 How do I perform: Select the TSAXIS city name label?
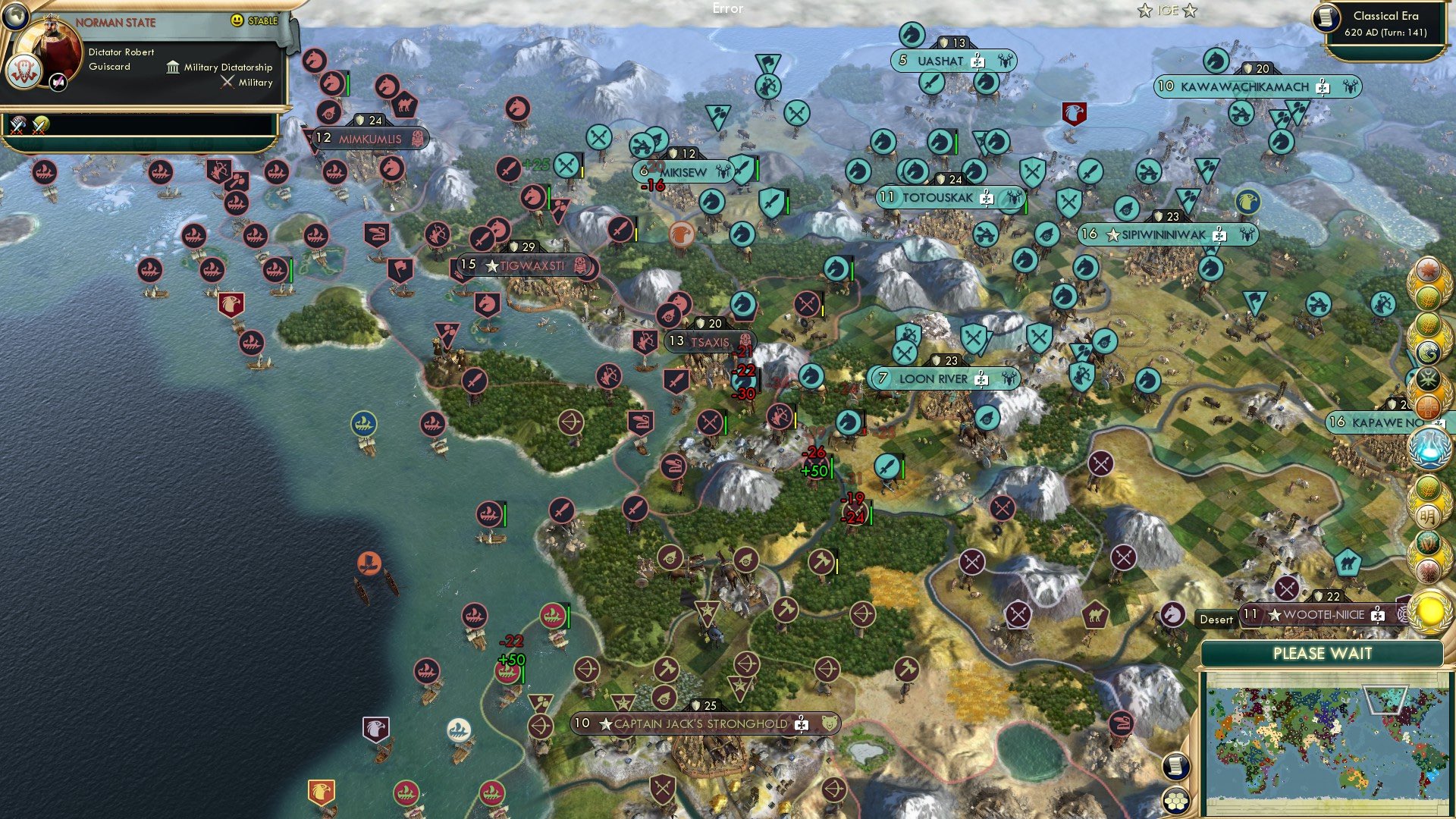pyautogui.click(x=711, y=340)
